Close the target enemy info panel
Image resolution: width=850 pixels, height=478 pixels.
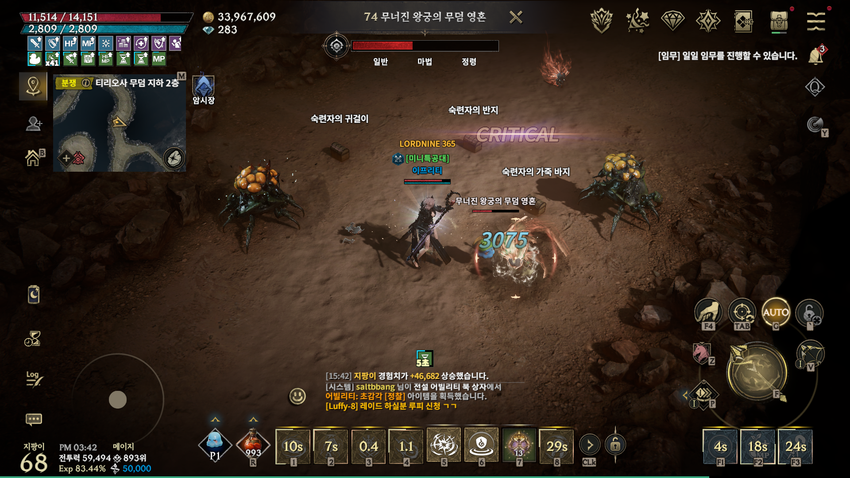pyautogui.click(x=515, y=17)
